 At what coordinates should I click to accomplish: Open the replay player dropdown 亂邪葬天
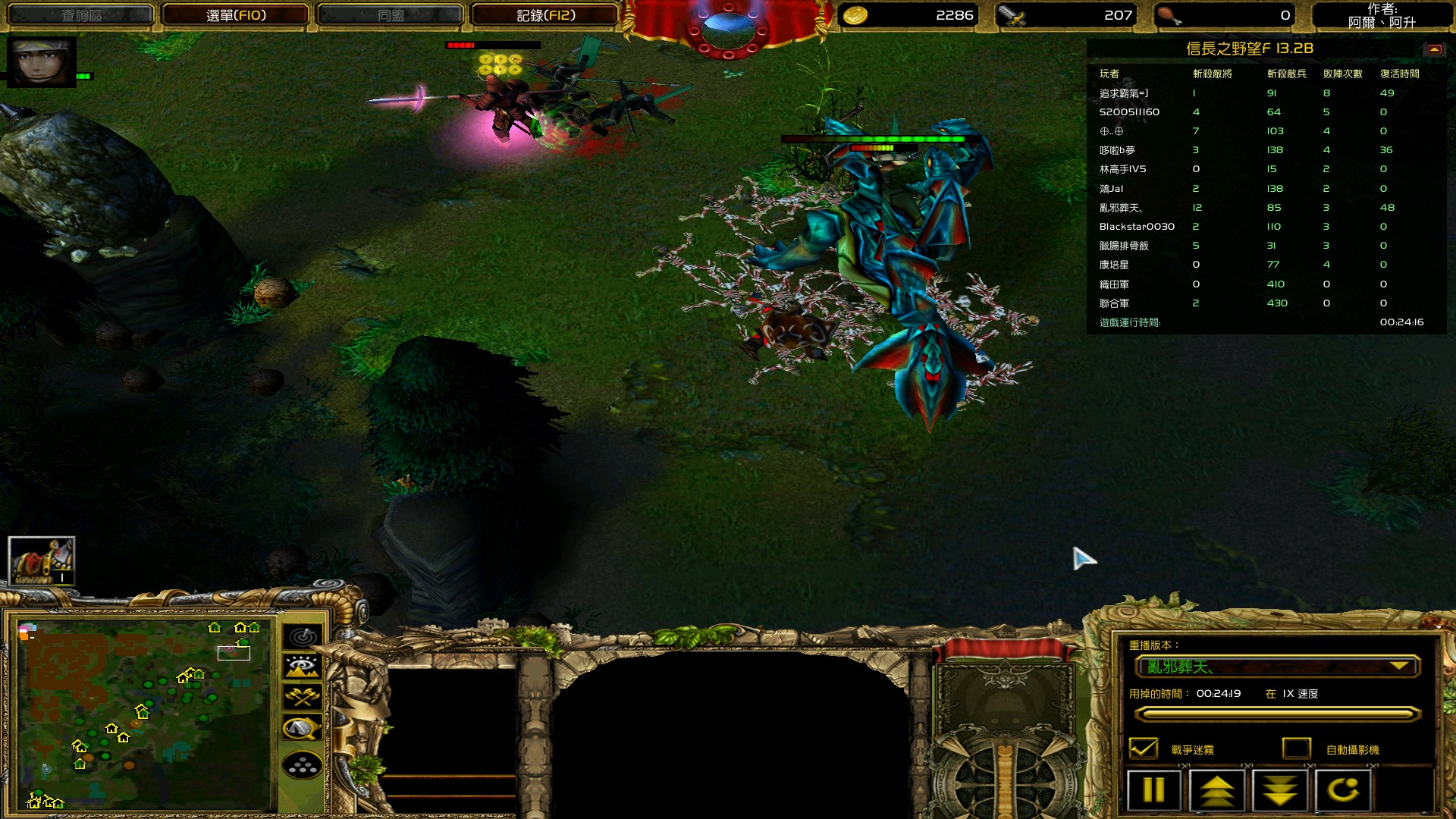1277,667
